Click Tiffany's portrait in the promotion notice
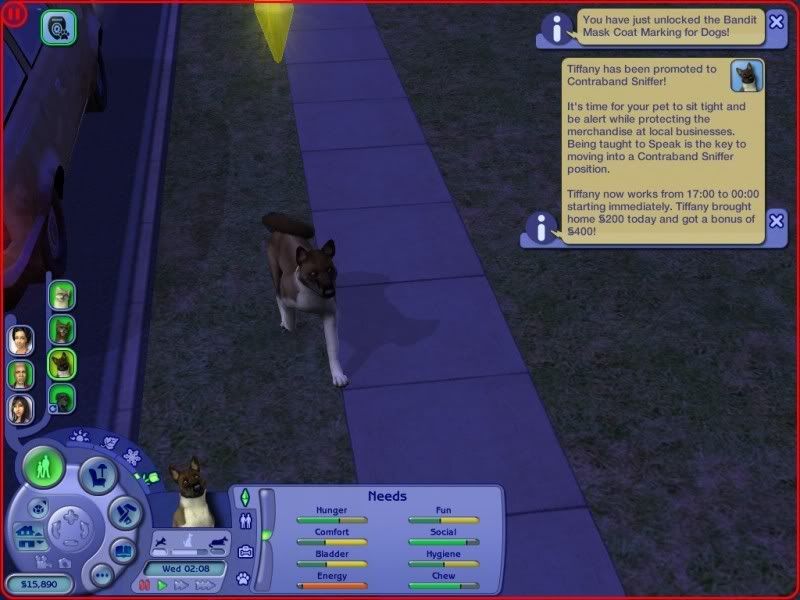This screenshot has width=800, height=600. (x=746, y=76)
